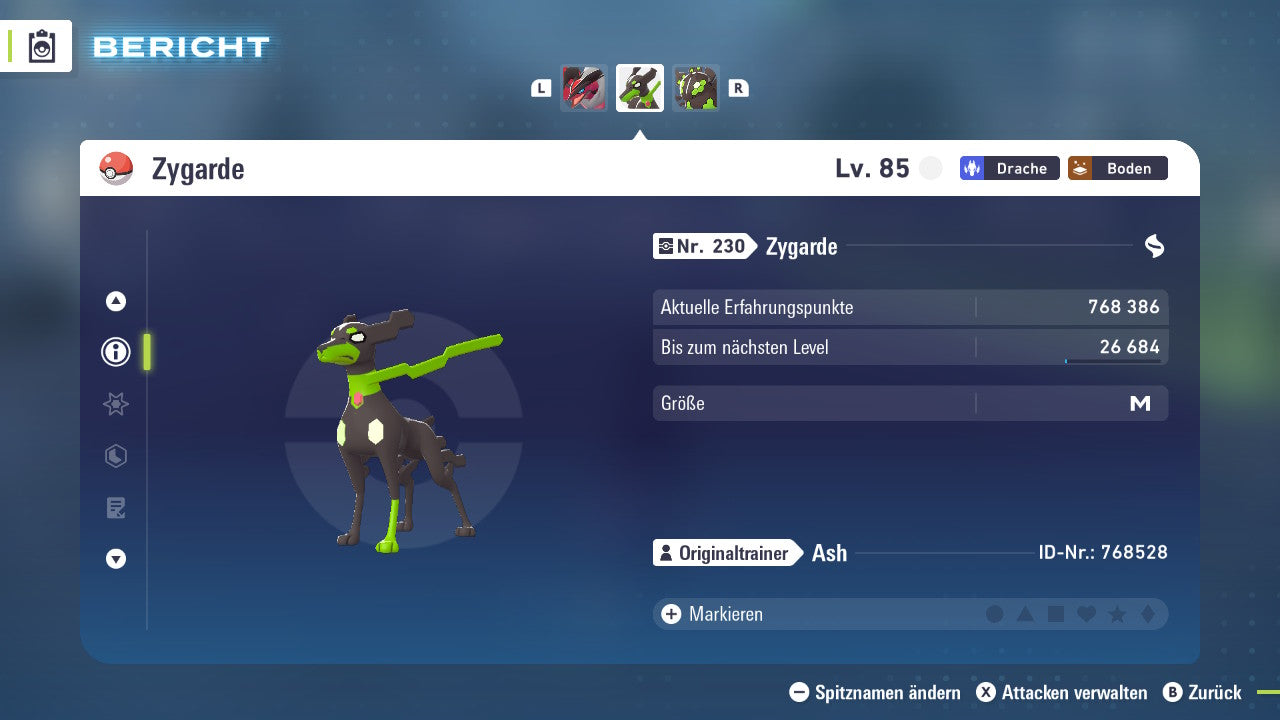The image size is (1280, 720).
Task: Open the memo page with the document icon
Action: click(x=115, y=508)
